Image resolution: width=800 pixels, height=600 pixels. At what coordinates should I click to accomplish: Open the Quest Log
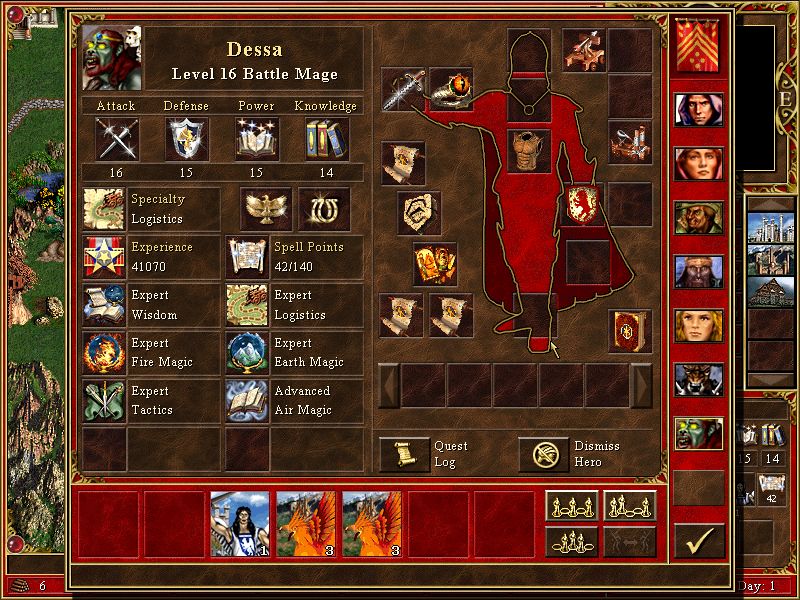click(x=404, y=455)
